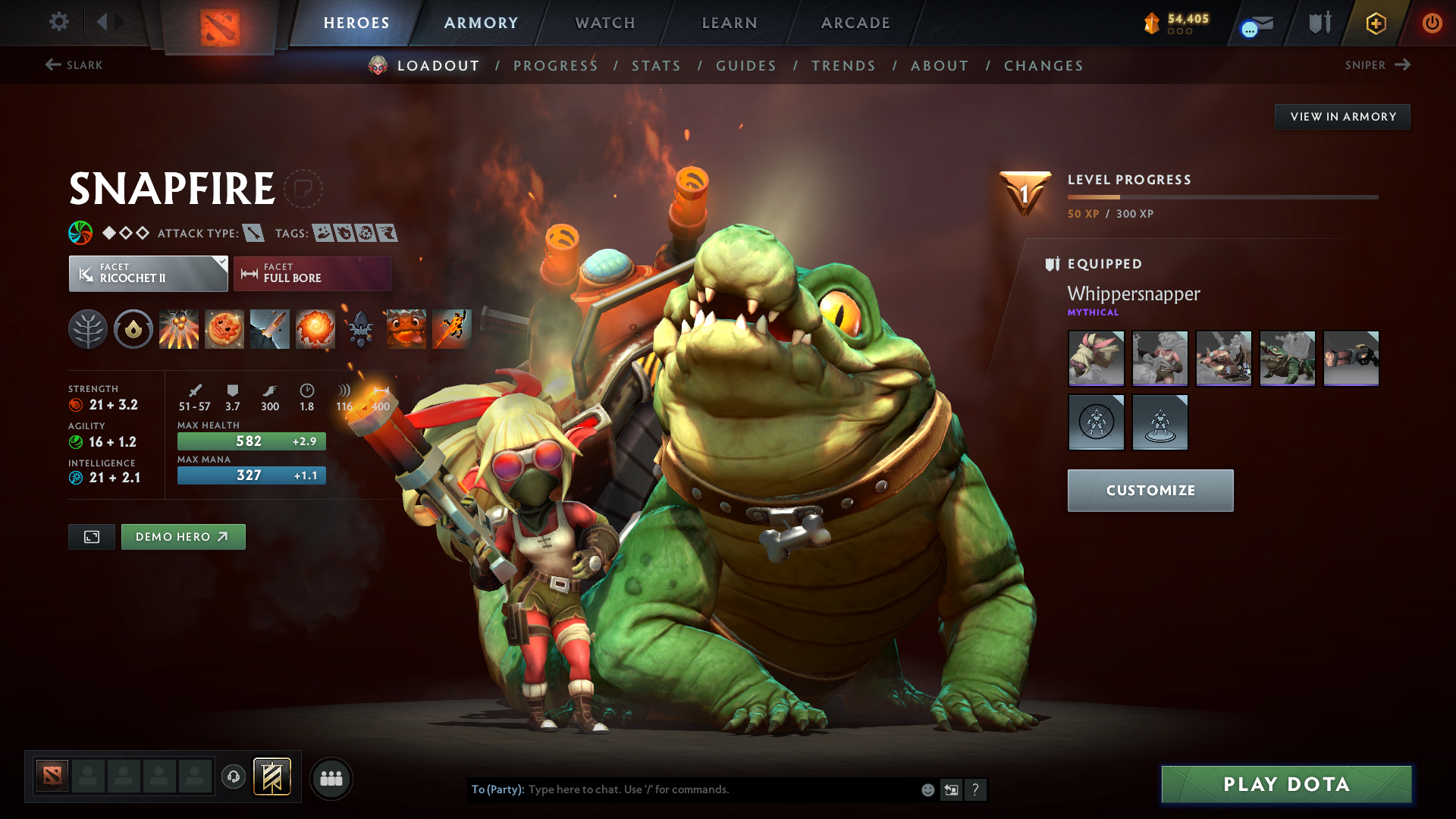Switch to the Full Bore facet
This screenshot has height=819, width=1456.
click(312, 273)
